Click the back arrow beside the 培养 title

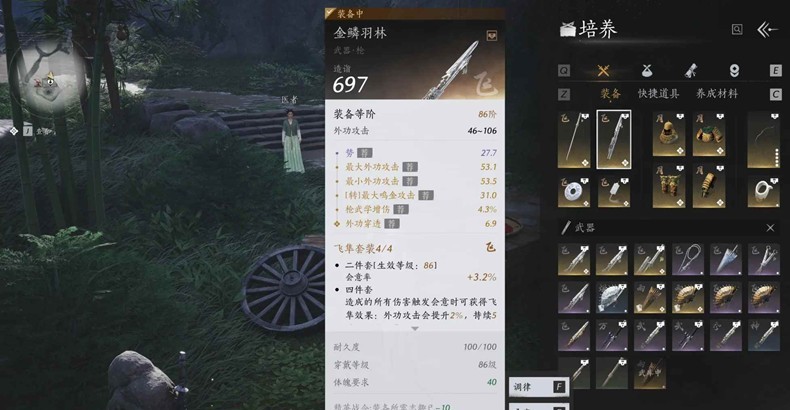point(768,30)
